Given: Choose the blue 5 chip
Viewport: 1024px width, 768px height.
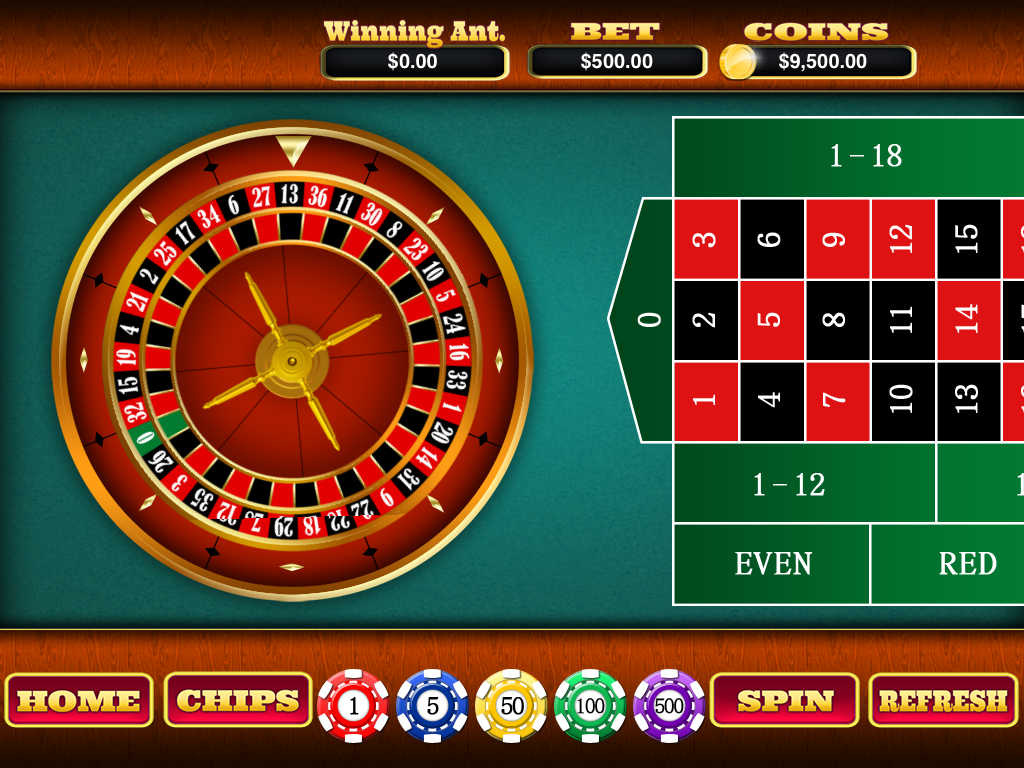Looking at the screenshot, I should coord(432,706).
